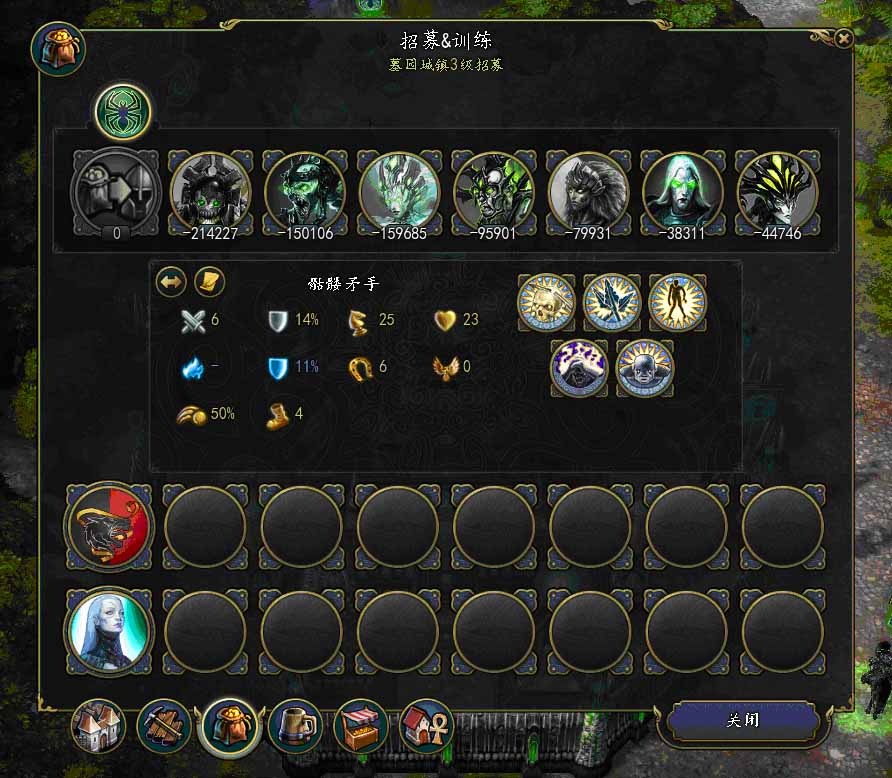This screenshot has width=892, height=778.
Task: Pick the spider-woman unit portrait labeled -44746
Action: pos(777,190)
